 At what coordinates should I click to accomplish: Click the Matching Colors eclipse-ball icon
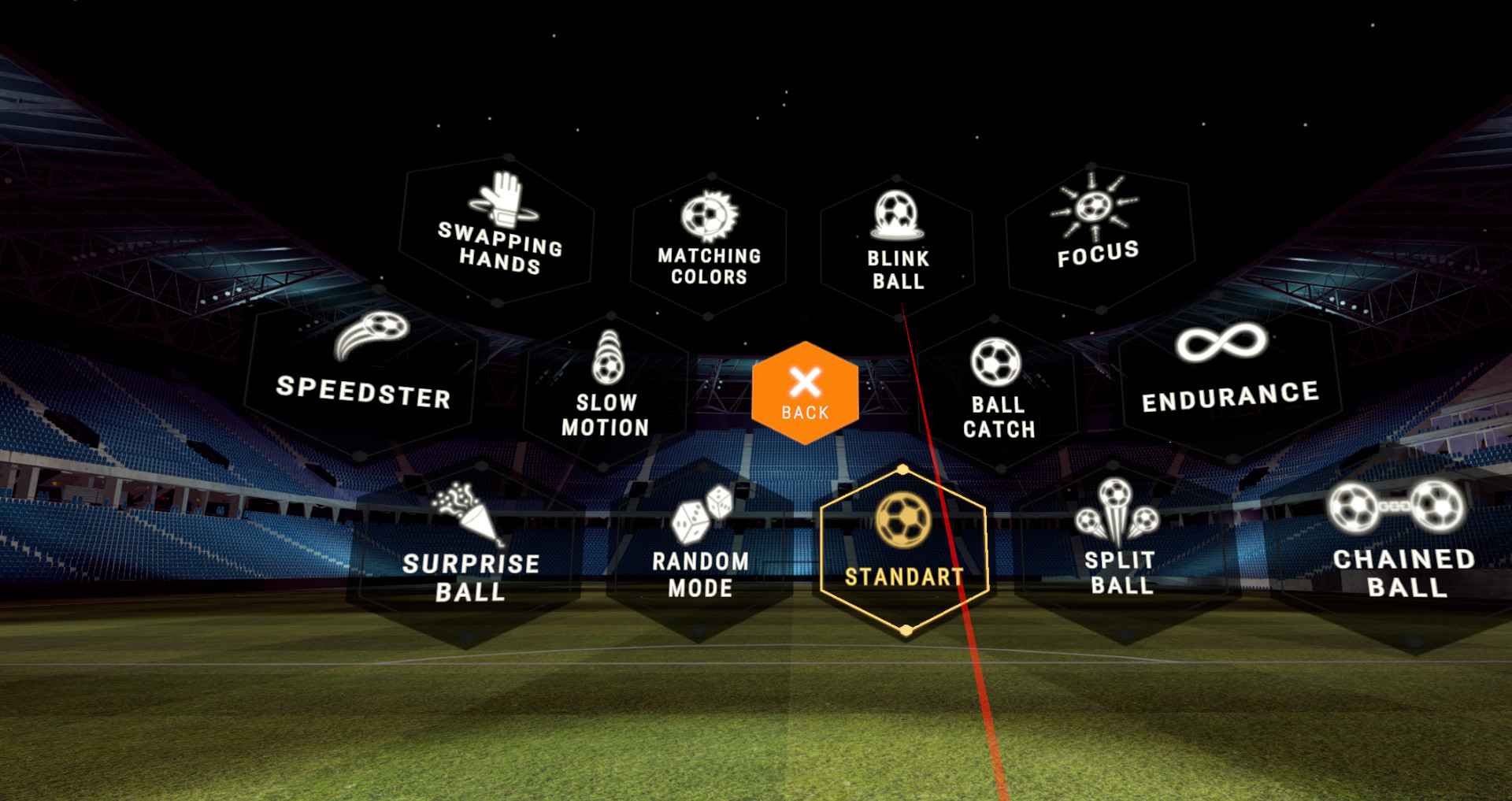click(706, 215)
